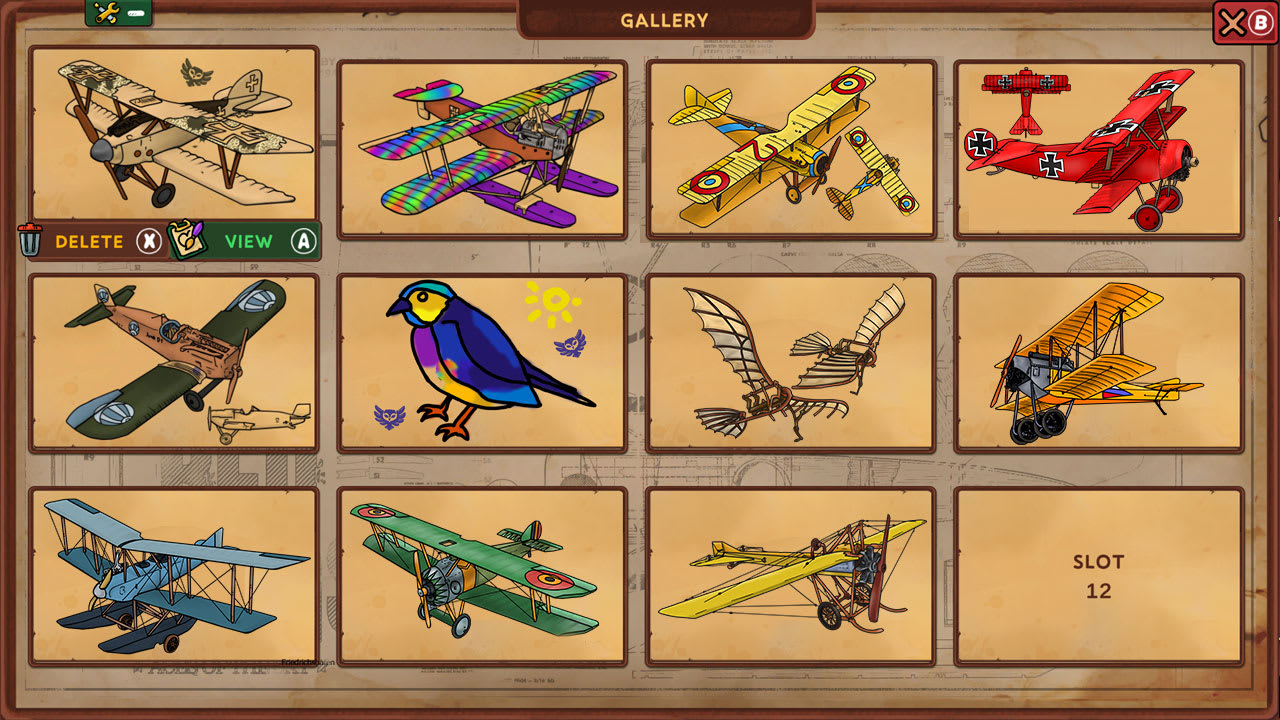Click the VIEW button
The image size is (1280, 720).
click(250, 241)
